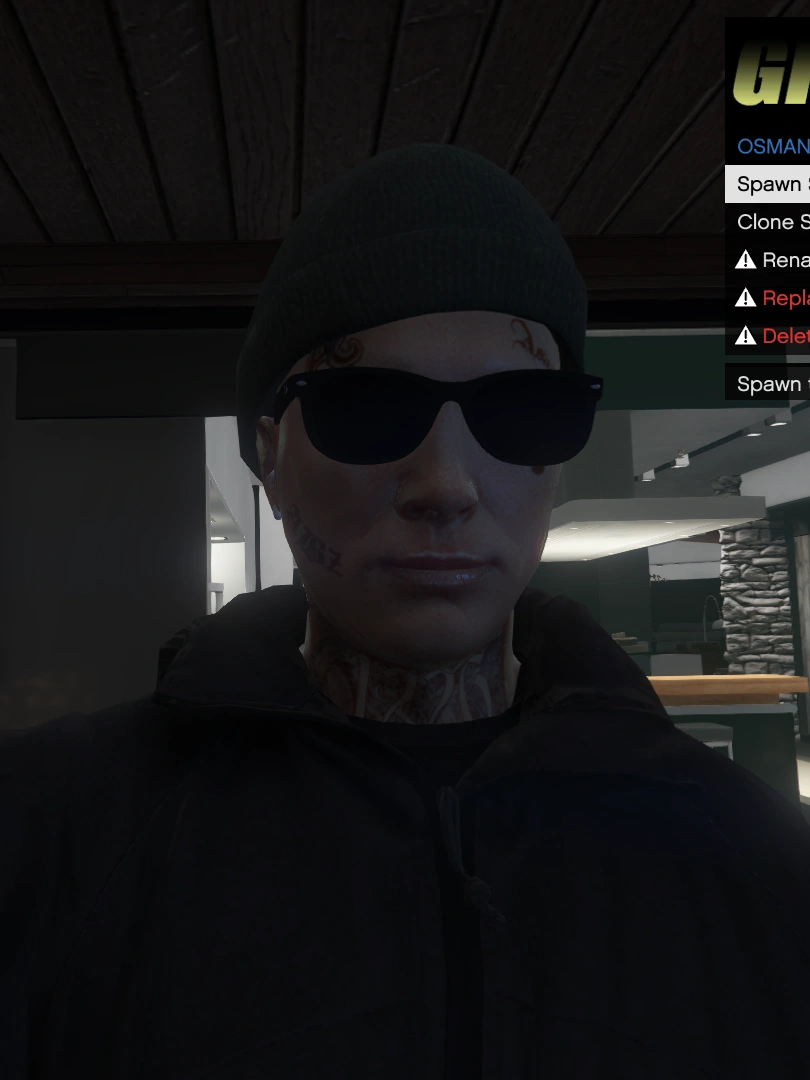Choose the Spawn entry beneath the Delete entry
This screenshot has width=810, height=1080.
768,384
